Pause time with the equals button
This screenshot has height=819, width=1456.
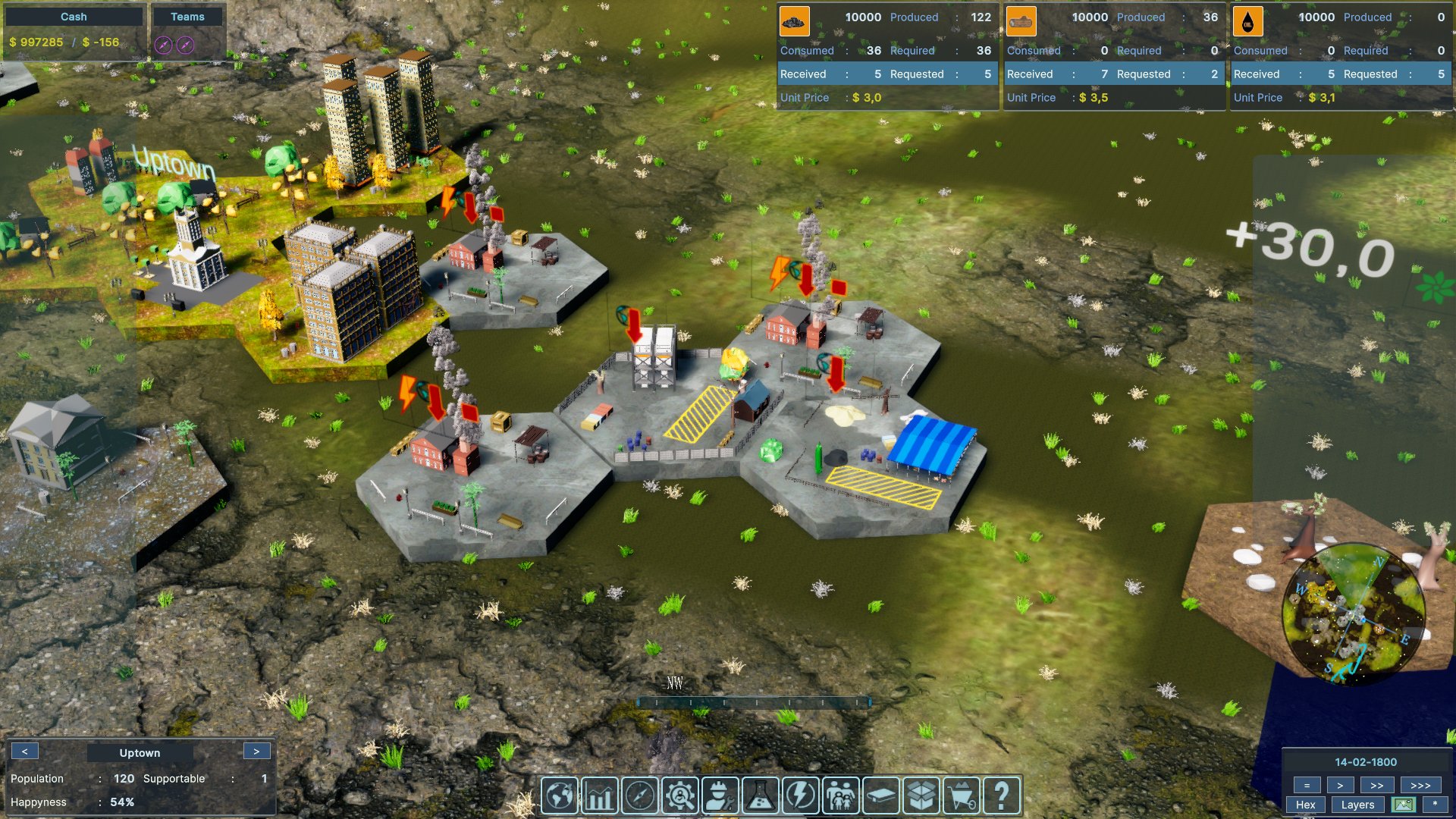click(1307, 786)
